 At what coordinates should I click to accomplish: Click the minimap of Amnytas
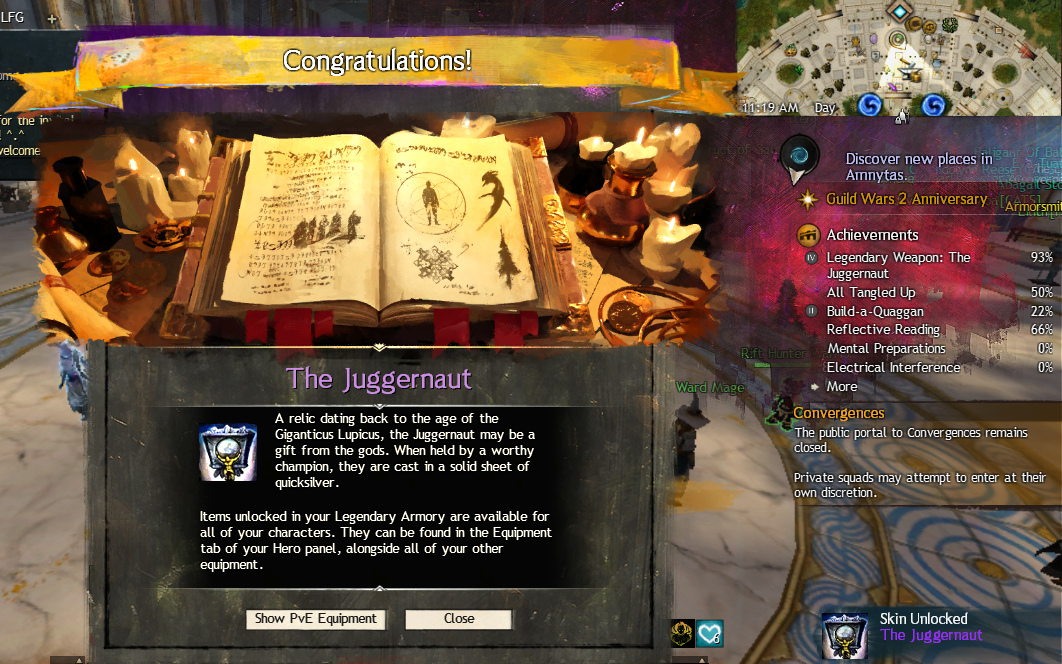click(899, 56)
